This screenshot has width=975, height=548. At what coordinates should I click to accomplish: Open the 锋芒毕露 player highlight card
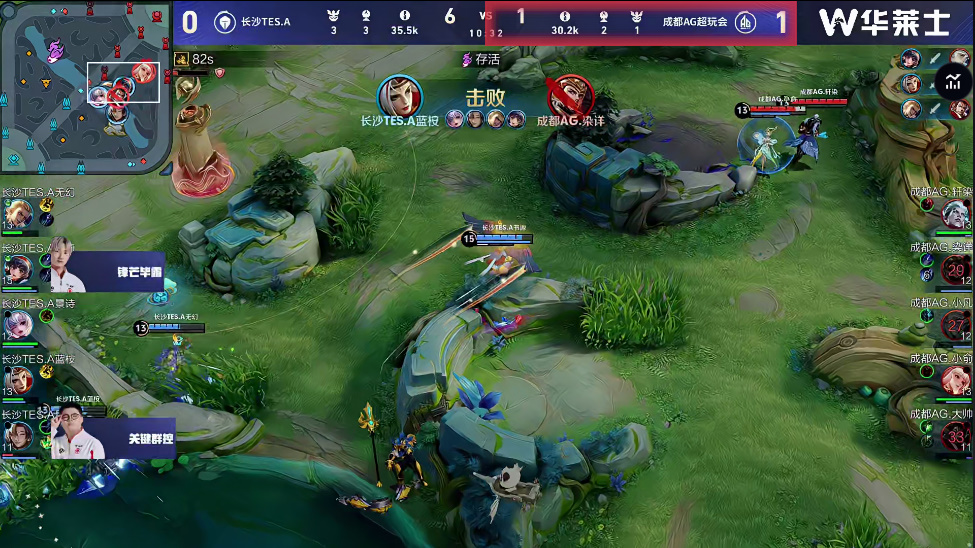111,271
